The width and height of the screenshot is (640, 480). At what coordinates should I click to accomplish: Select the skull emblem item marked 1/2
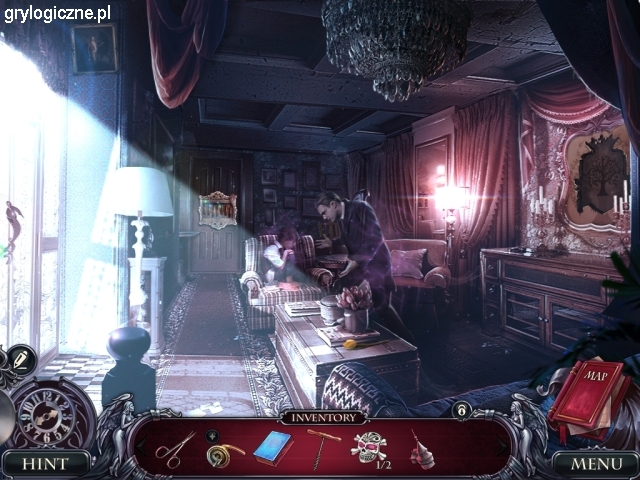[x=369, y=446]
